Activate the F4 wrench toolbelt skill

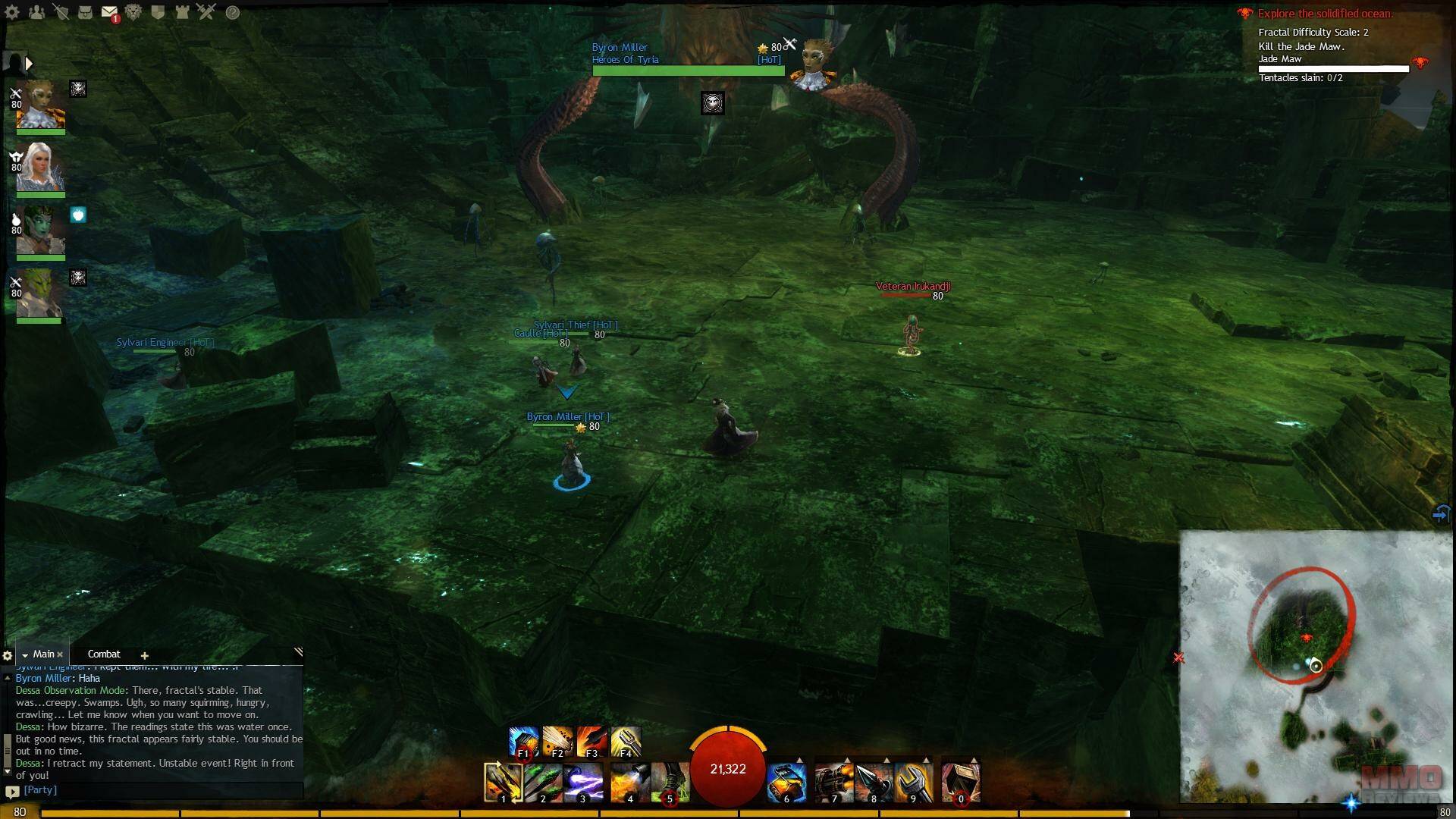click(626, 742)
